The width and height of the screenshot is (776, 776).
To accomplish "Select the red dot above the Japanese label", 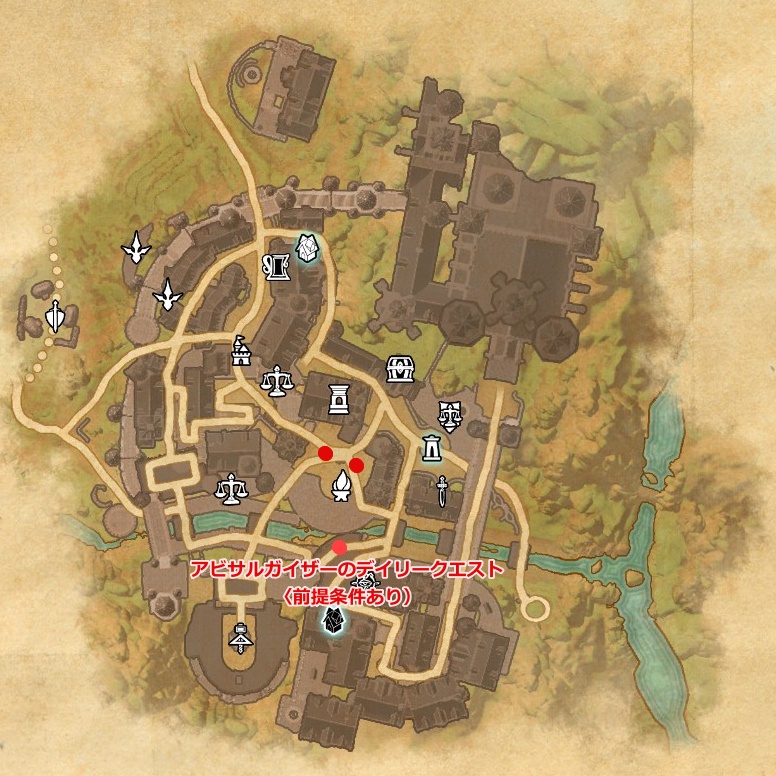I will [341, 547].
